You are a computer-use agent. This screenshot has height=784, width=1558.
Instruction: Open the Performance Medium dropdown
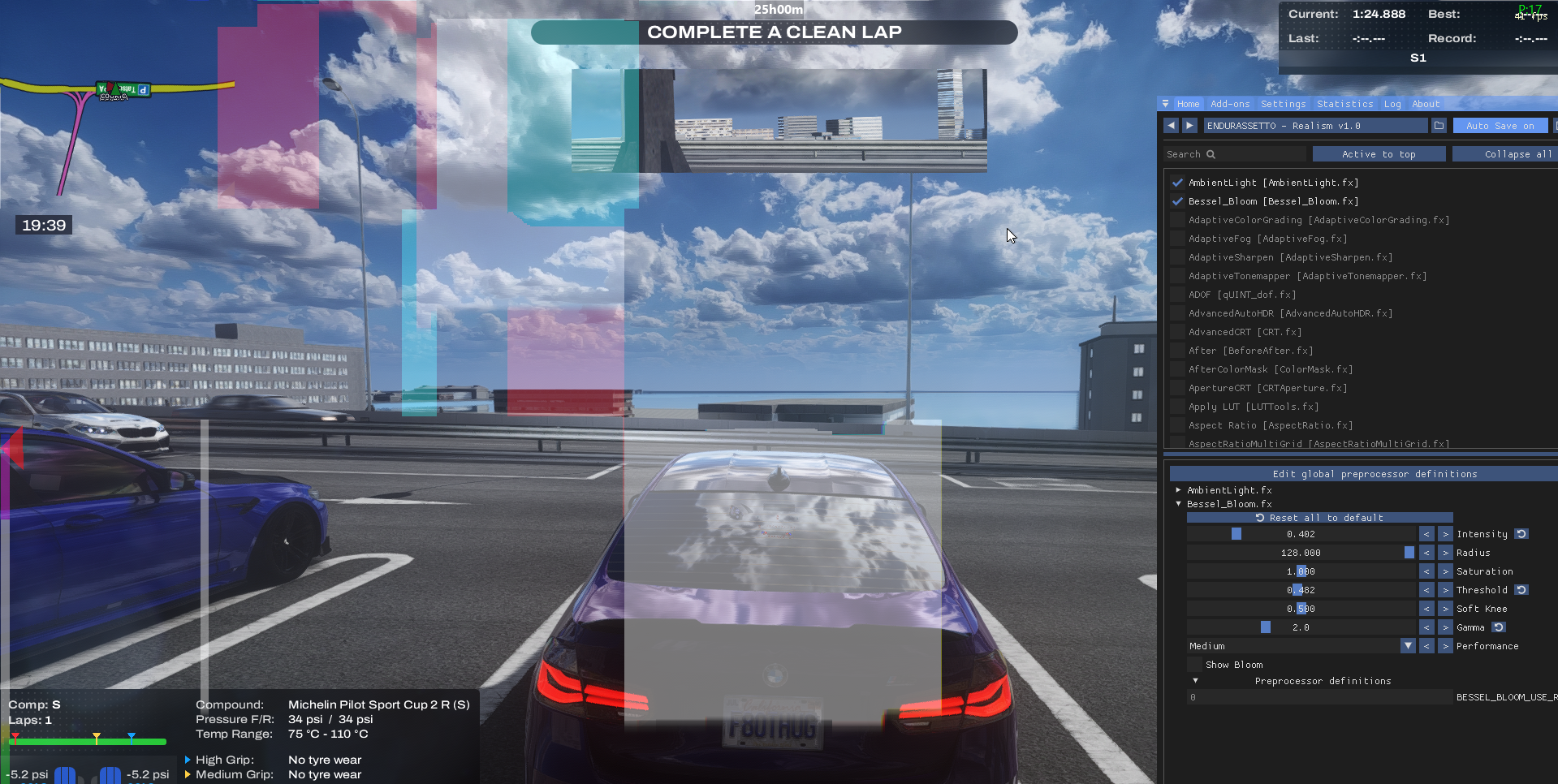pyautogui.click(x=1408, y=646)
